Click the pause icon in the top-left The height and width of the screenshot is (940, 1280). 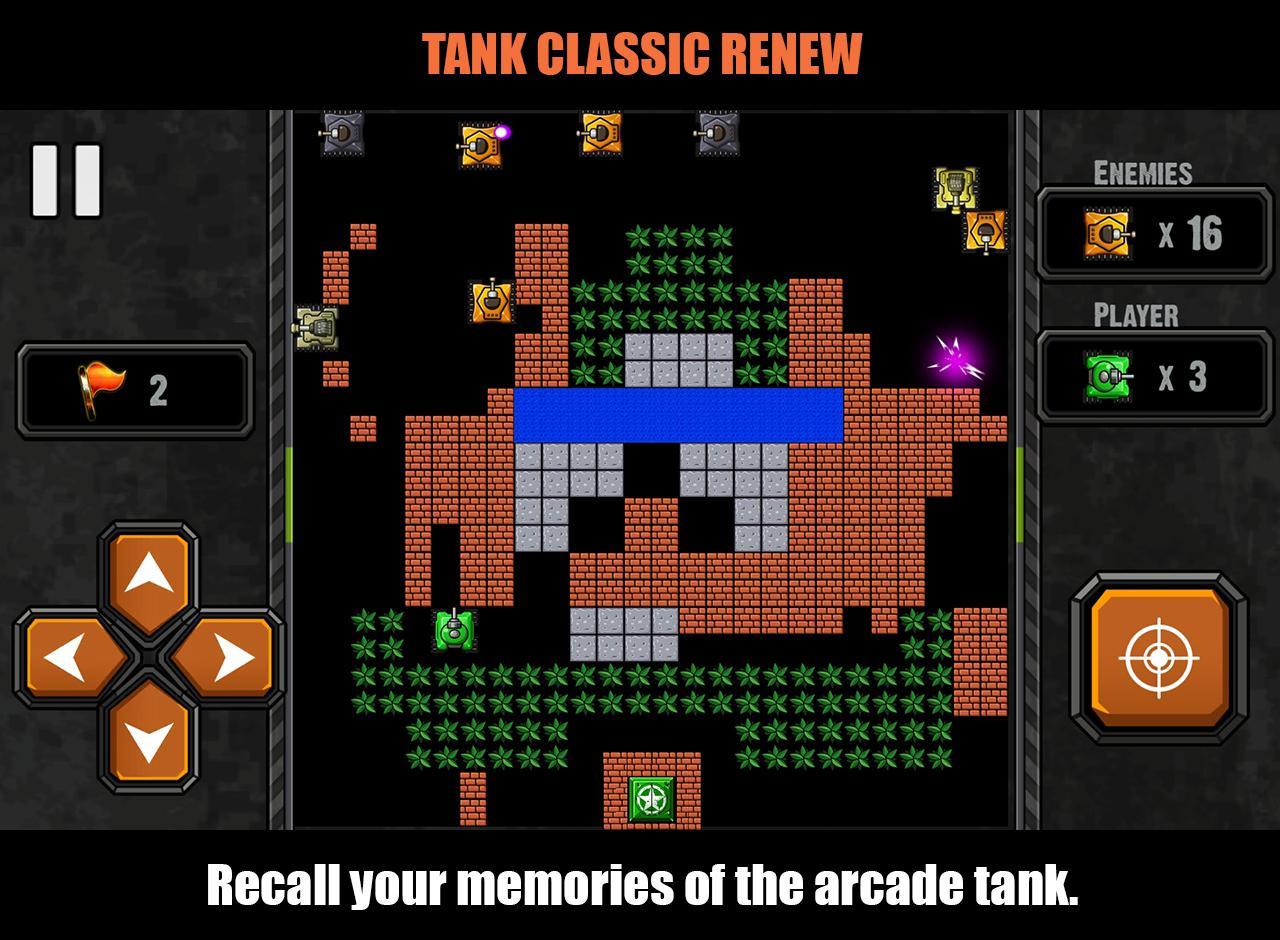tap(66, 181)
